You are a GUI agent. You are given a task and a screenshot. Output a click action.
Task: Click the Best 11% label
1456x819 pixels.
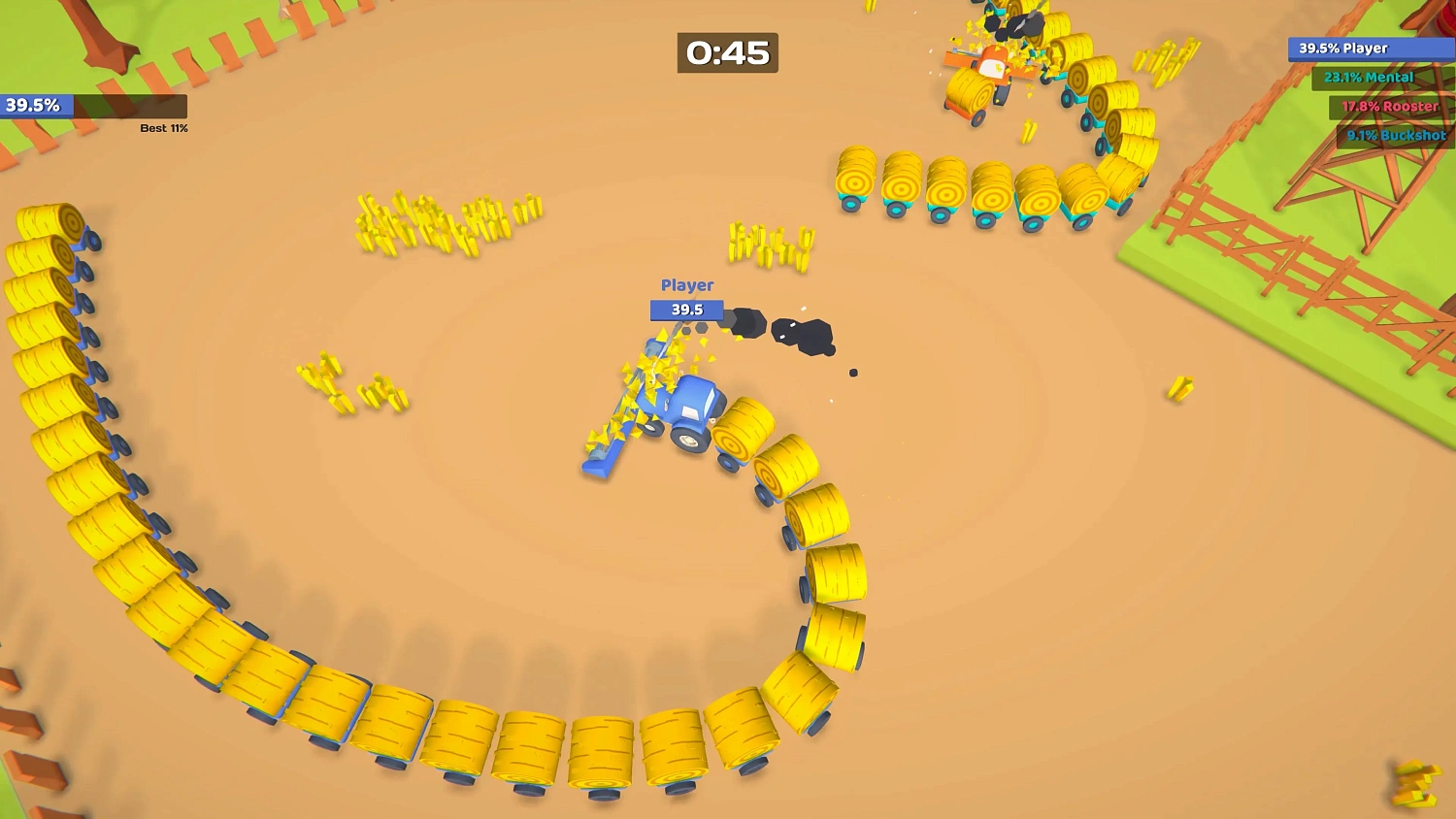click(x=162, y=127)
